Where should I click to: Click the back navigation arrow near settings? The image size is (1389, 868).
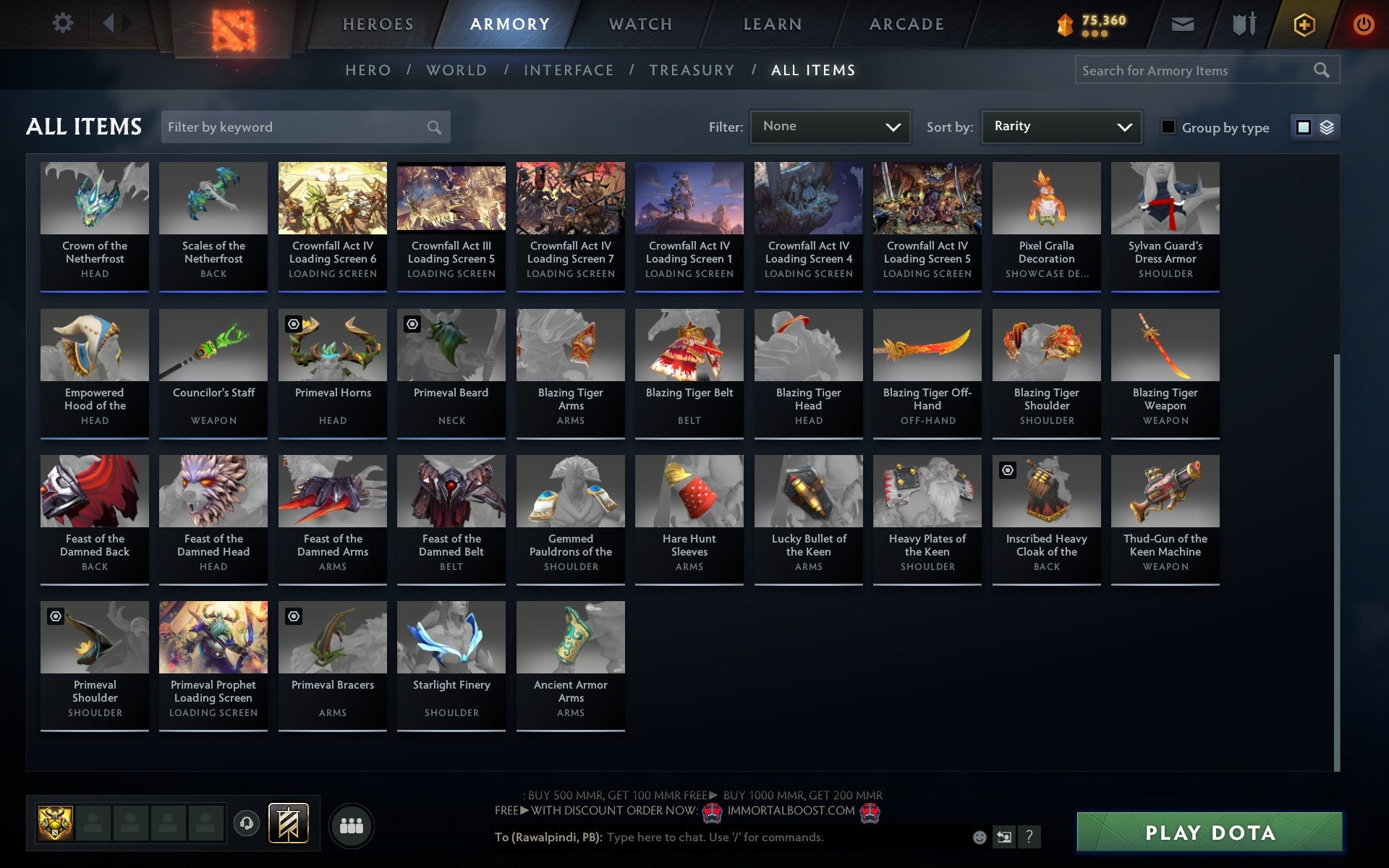click(x=109, y=22)
